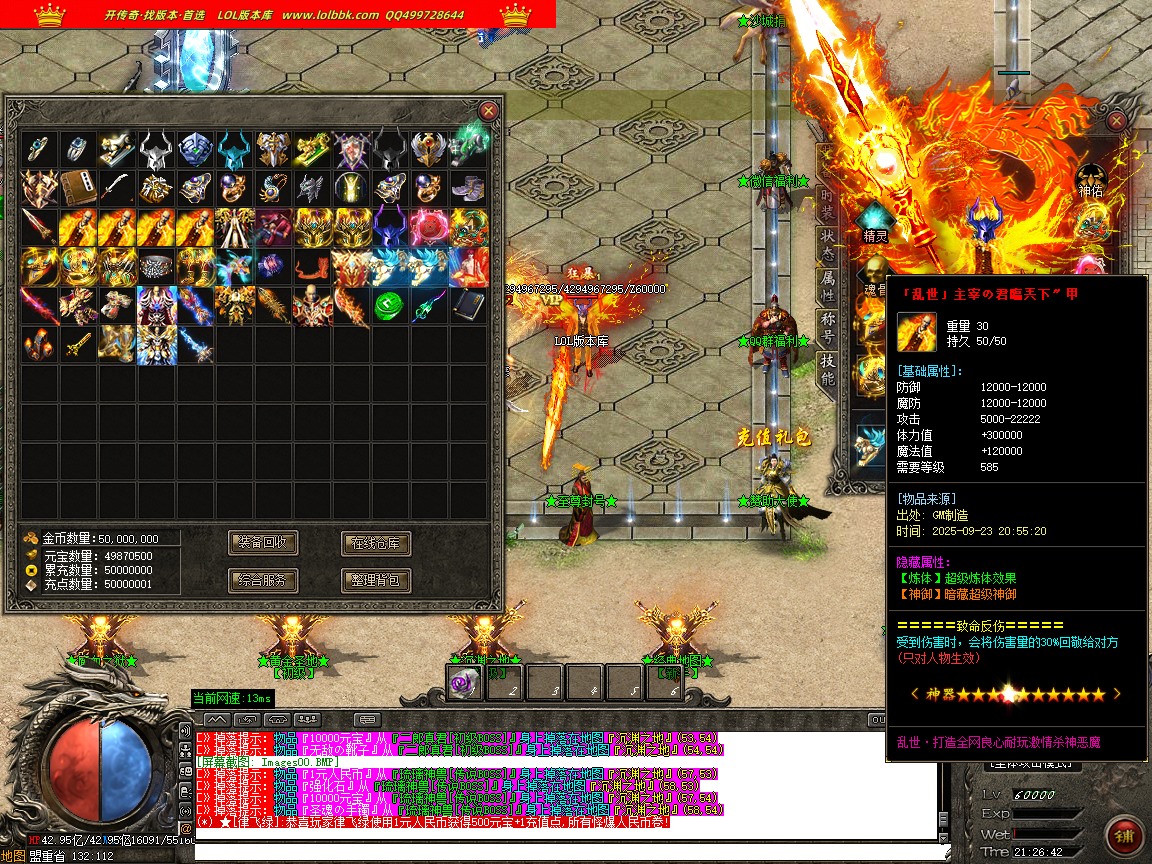Open the 在线仓库 online warehouse
The width and height of the screenshot is (1152, 864).
[x=376, y=543]
